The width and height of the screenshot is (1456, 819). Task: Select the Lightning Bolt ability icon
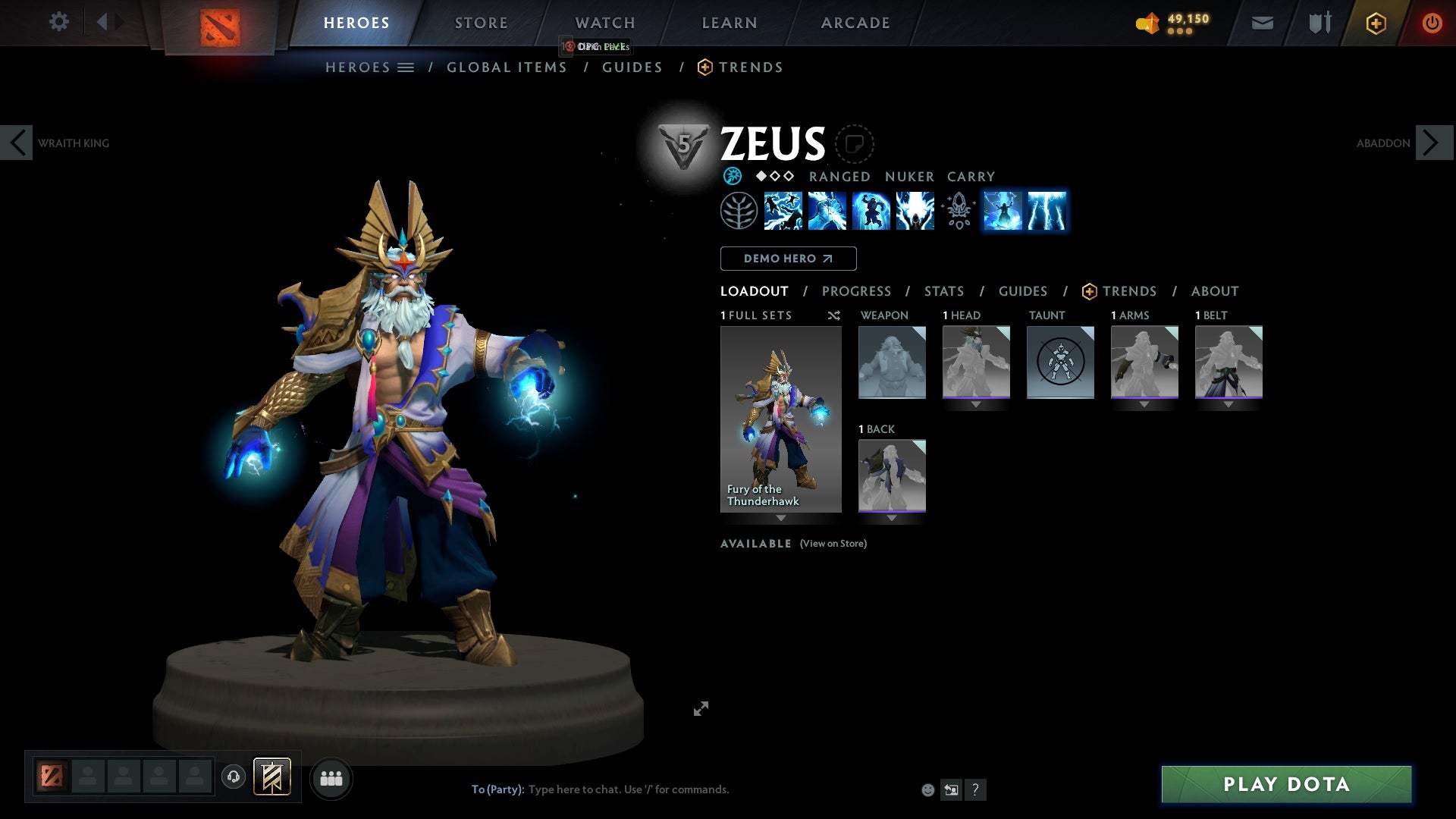[826, 211]
